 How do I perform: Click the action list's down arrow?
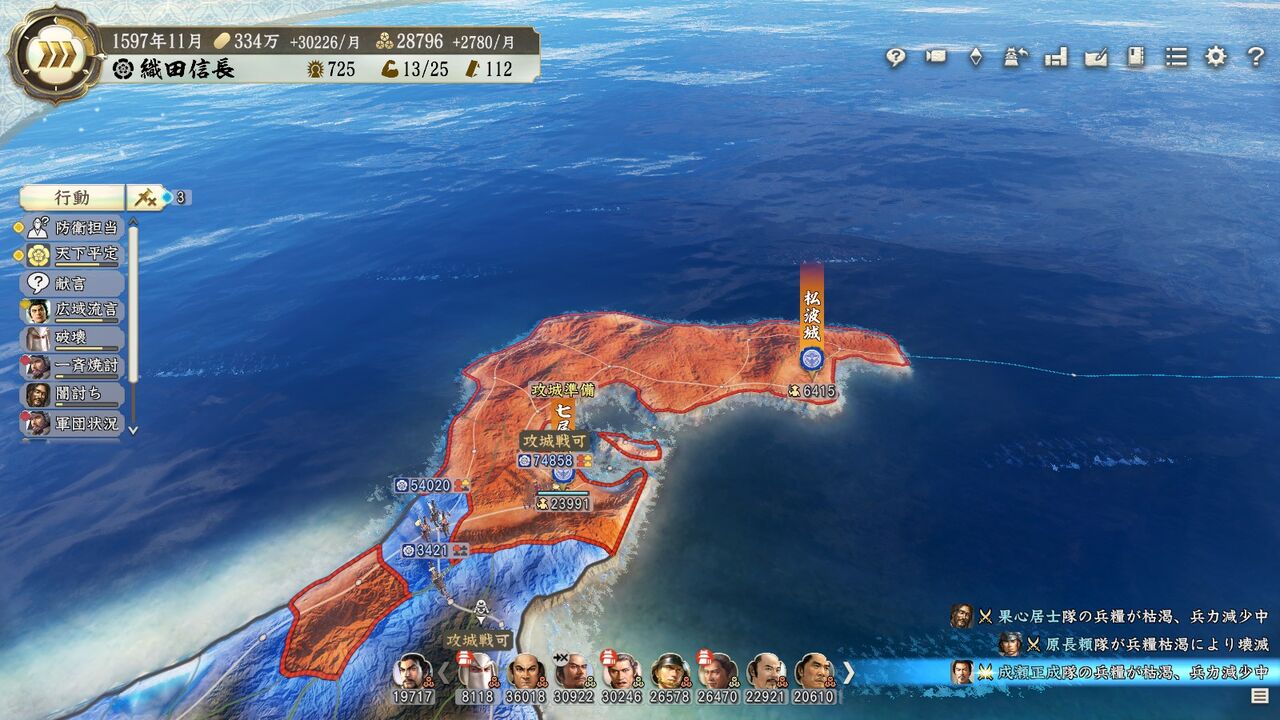tap(133, 430)
